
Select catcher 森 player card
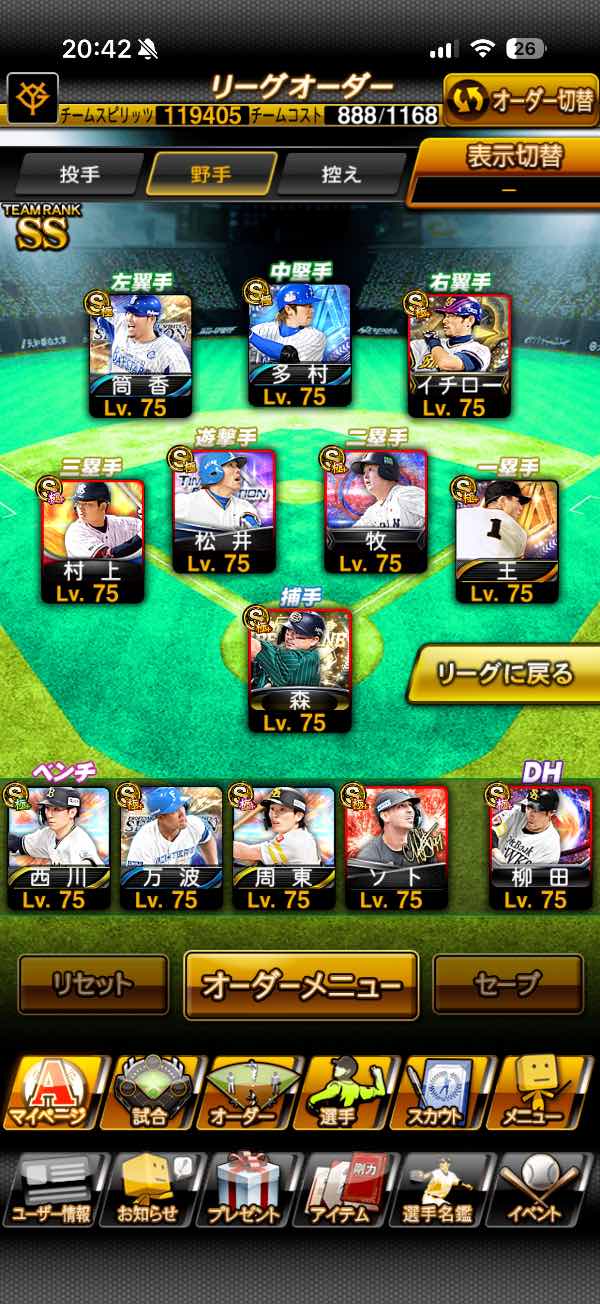[x=300, y=669]
